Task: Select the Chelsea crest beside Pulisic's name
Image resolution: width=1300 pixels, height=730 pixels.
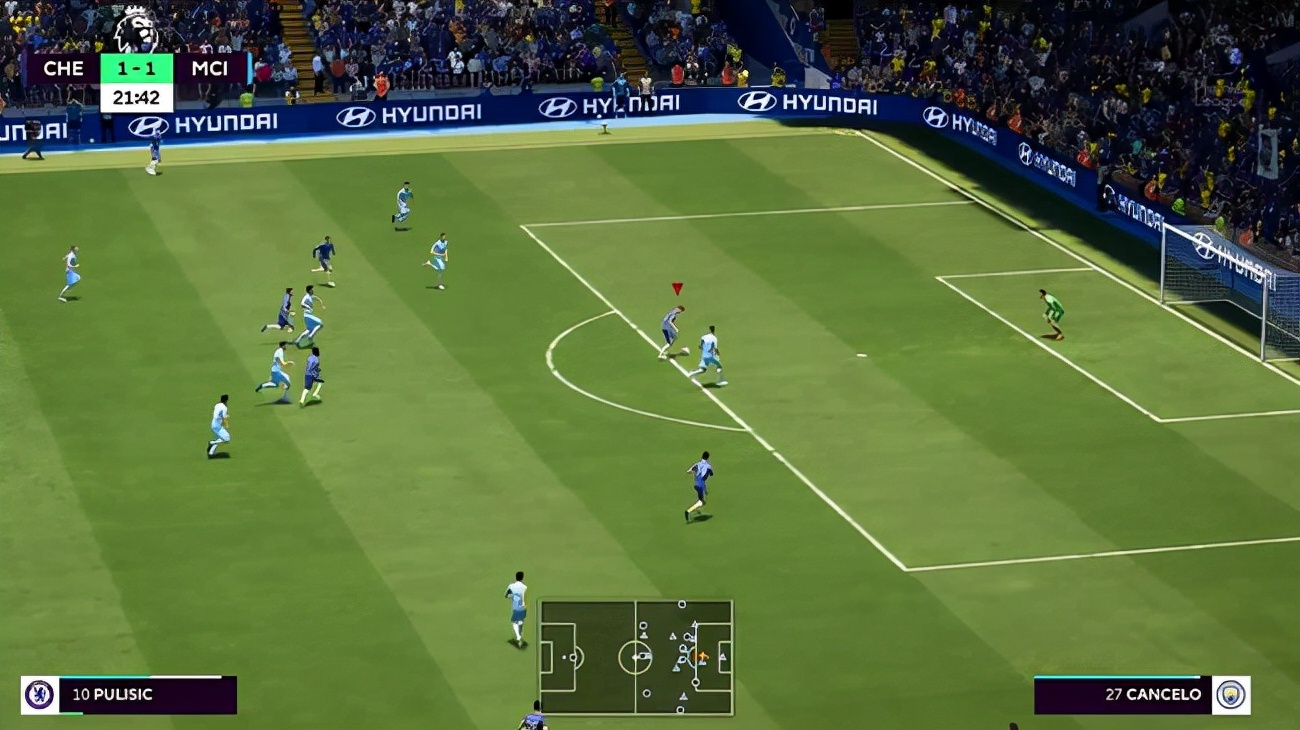Action: (x=40, y=693)
